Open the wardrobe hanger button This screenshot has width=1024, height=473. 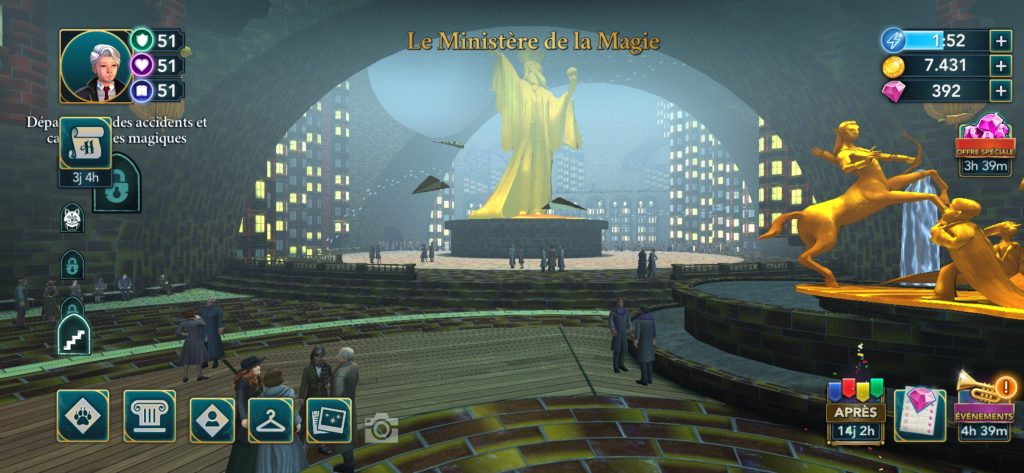(269, 420)
